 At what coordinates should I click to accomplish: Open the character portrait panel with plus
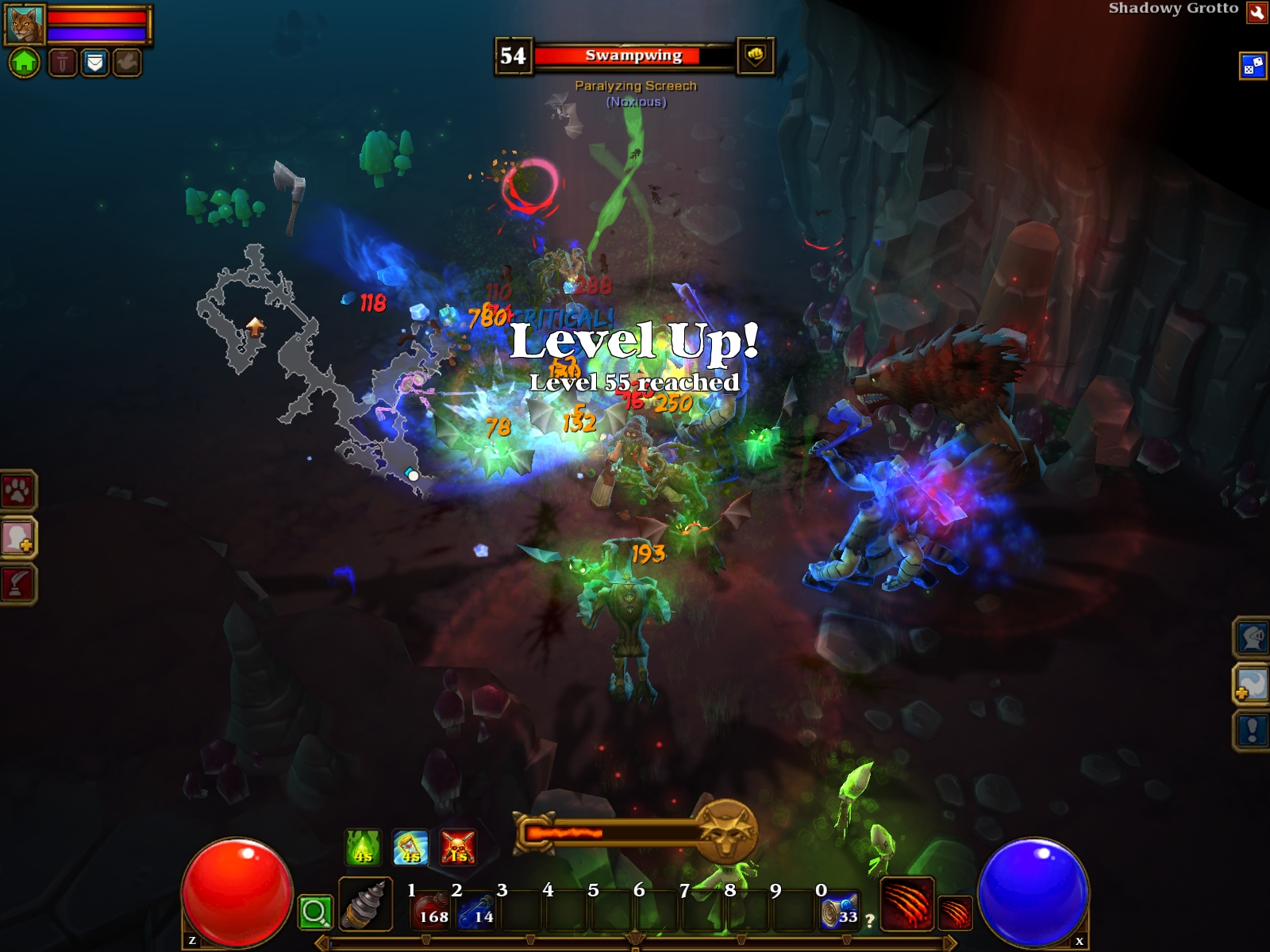[x=17, y=538]
